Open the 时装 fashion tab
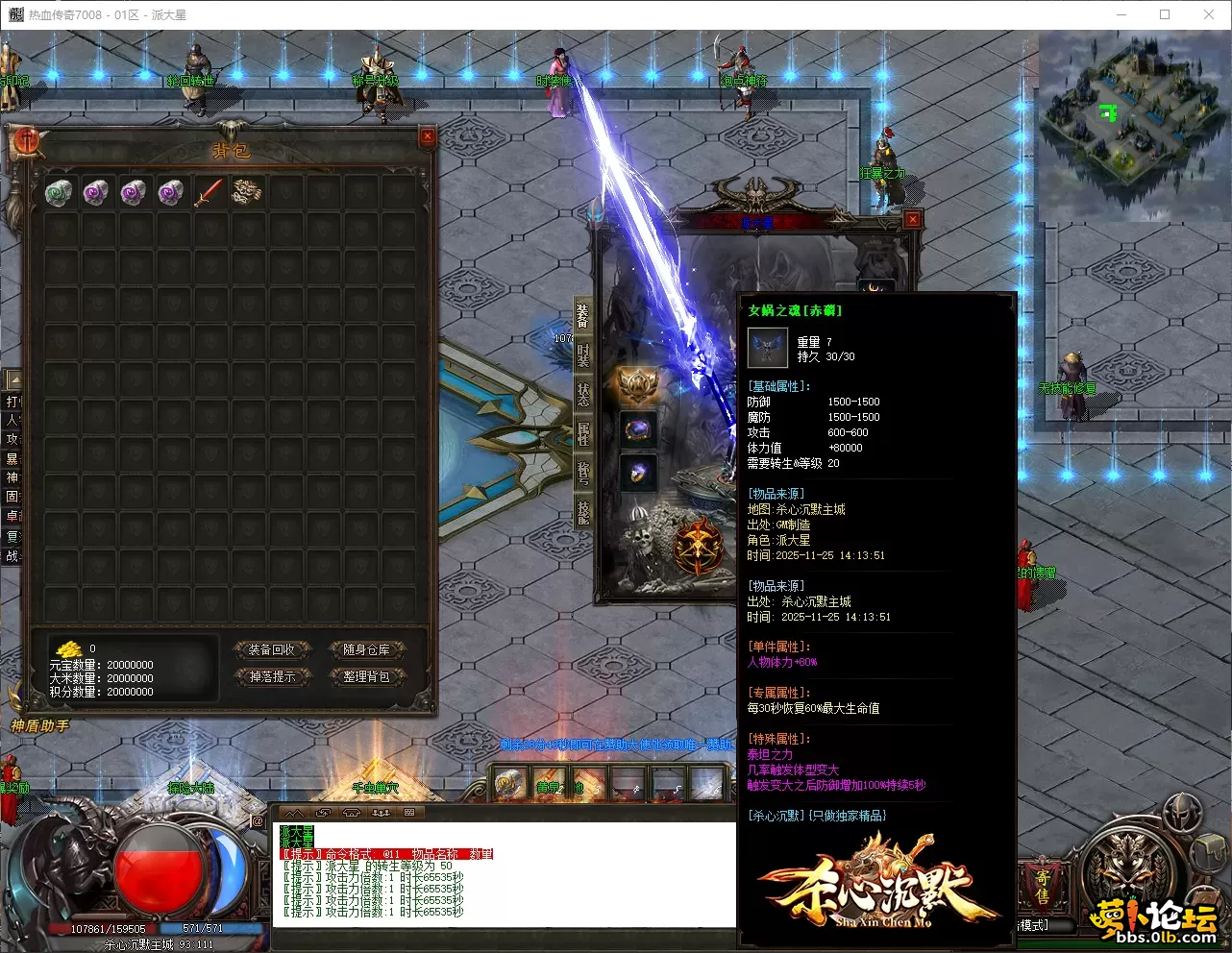 pos(582,354)
